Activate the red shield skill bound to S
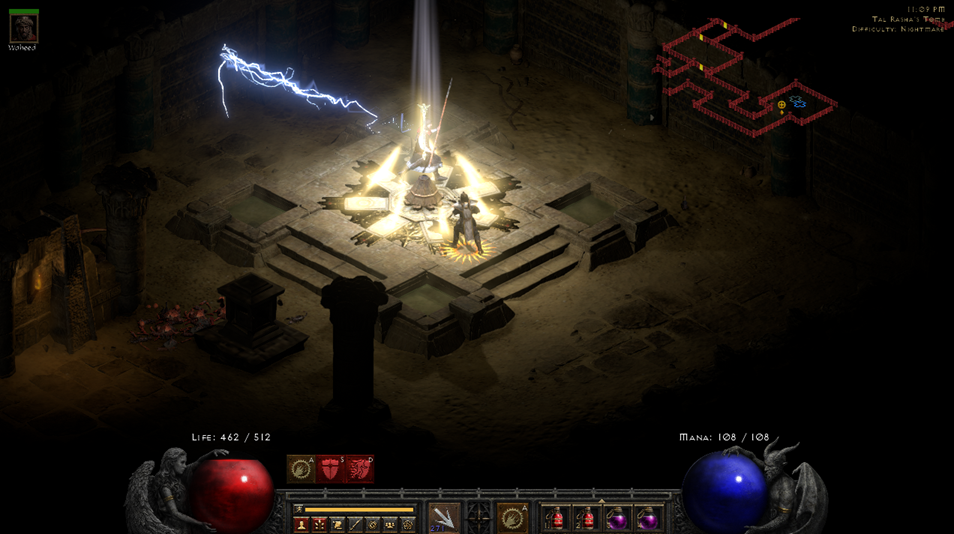The height and width of the screenshot is (534, 954). click(x=330, y=469)
